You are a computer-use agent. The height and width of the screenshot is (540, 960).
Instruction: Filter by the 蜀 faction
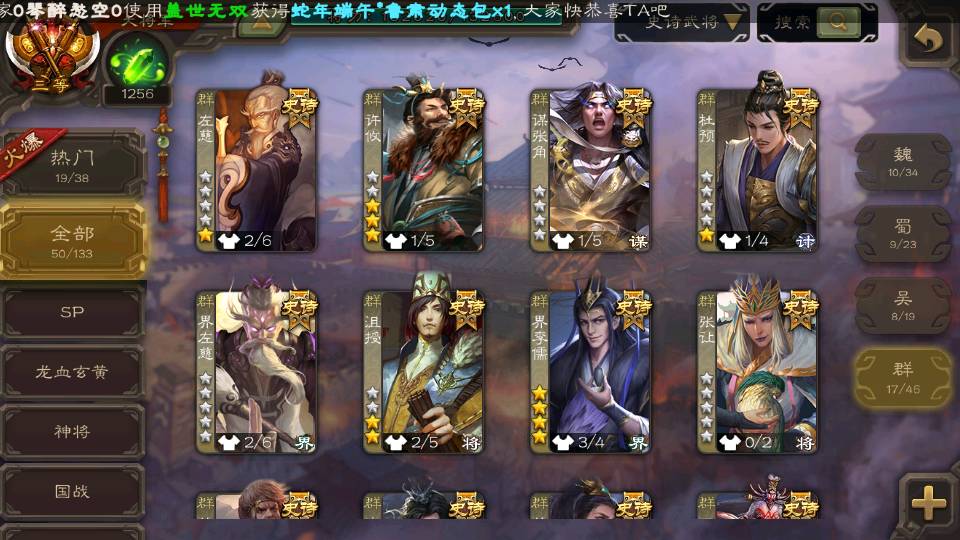(903, 233)
